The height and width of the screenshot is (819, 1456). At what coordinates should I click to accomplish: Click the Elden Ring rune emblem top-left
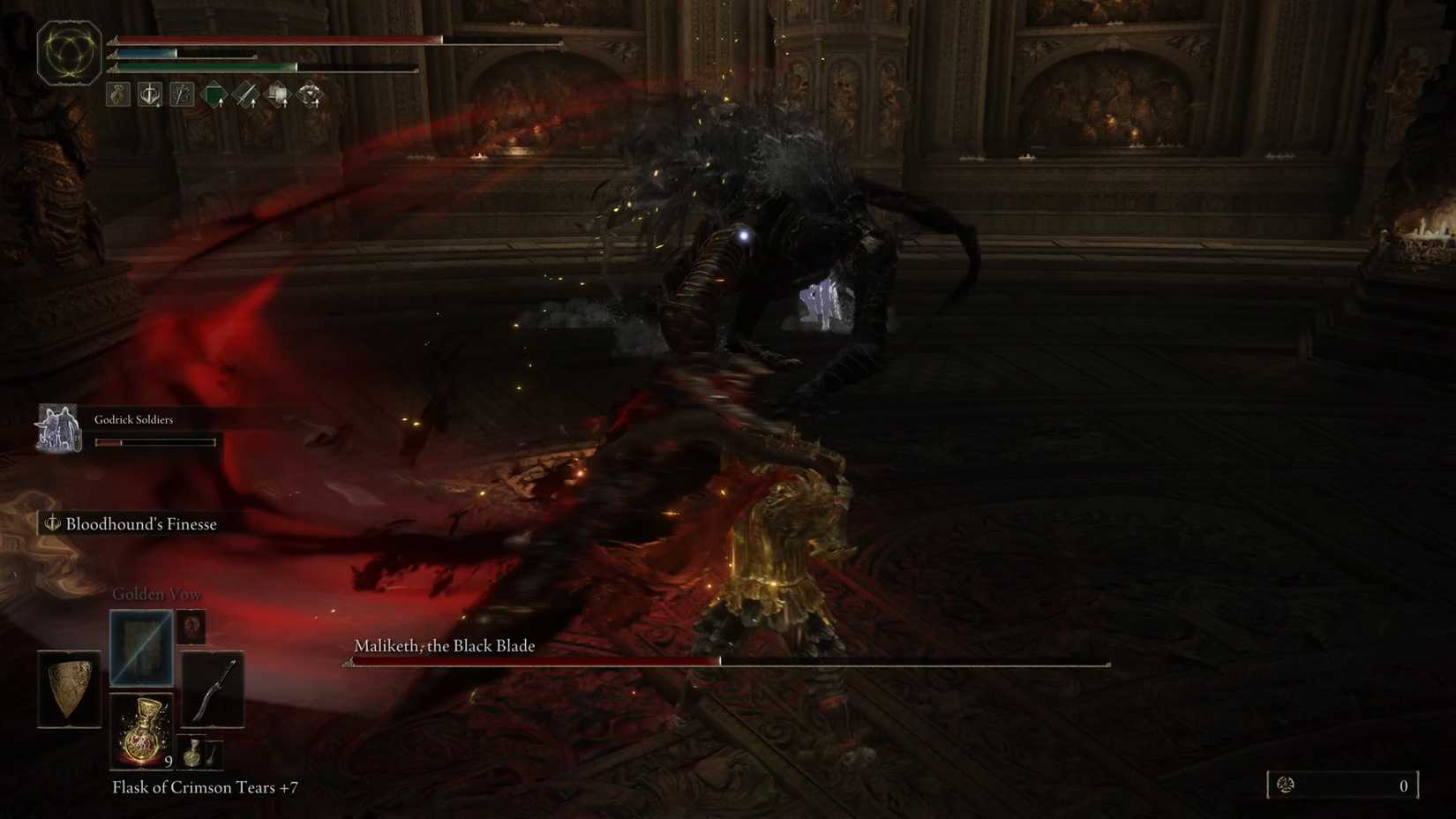point(69,51)
